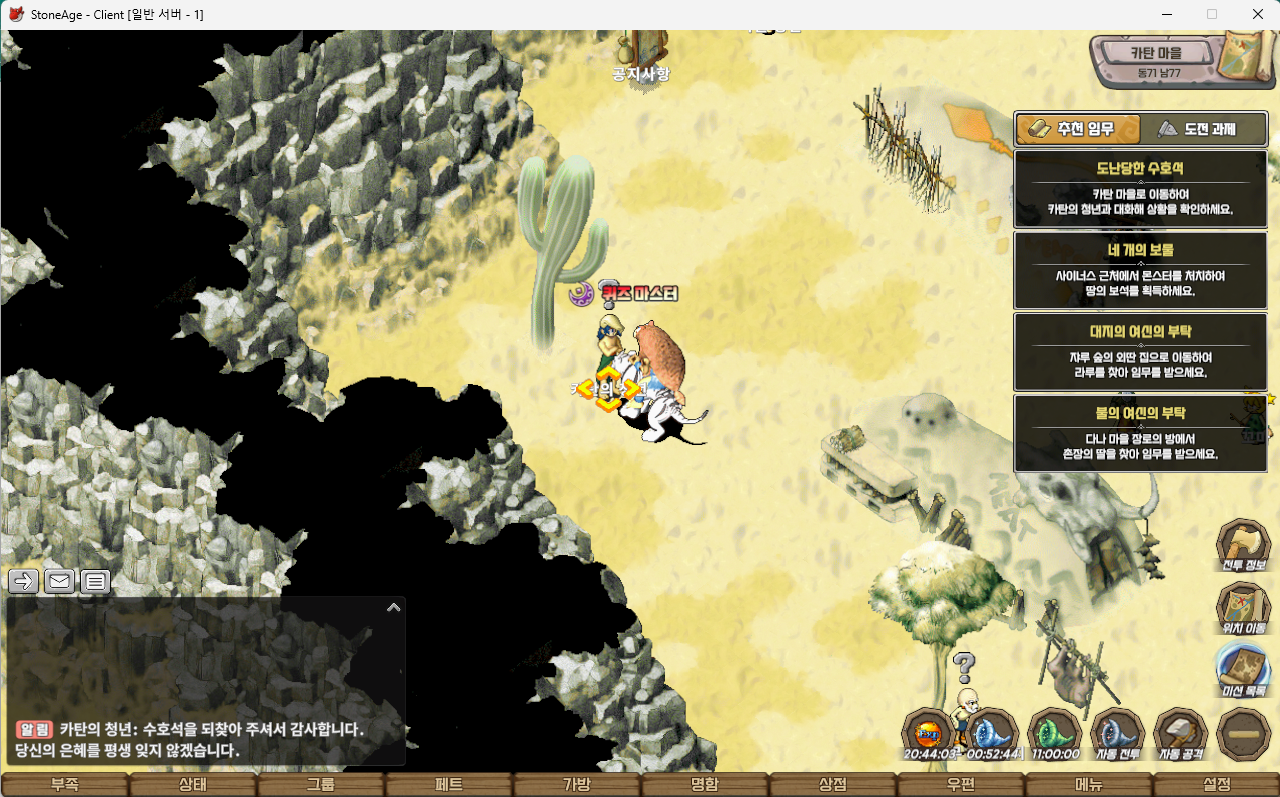Open the 위치 이동 map icon
The width and height of the screenshot is (1280, 797).
coord(1243,606)
